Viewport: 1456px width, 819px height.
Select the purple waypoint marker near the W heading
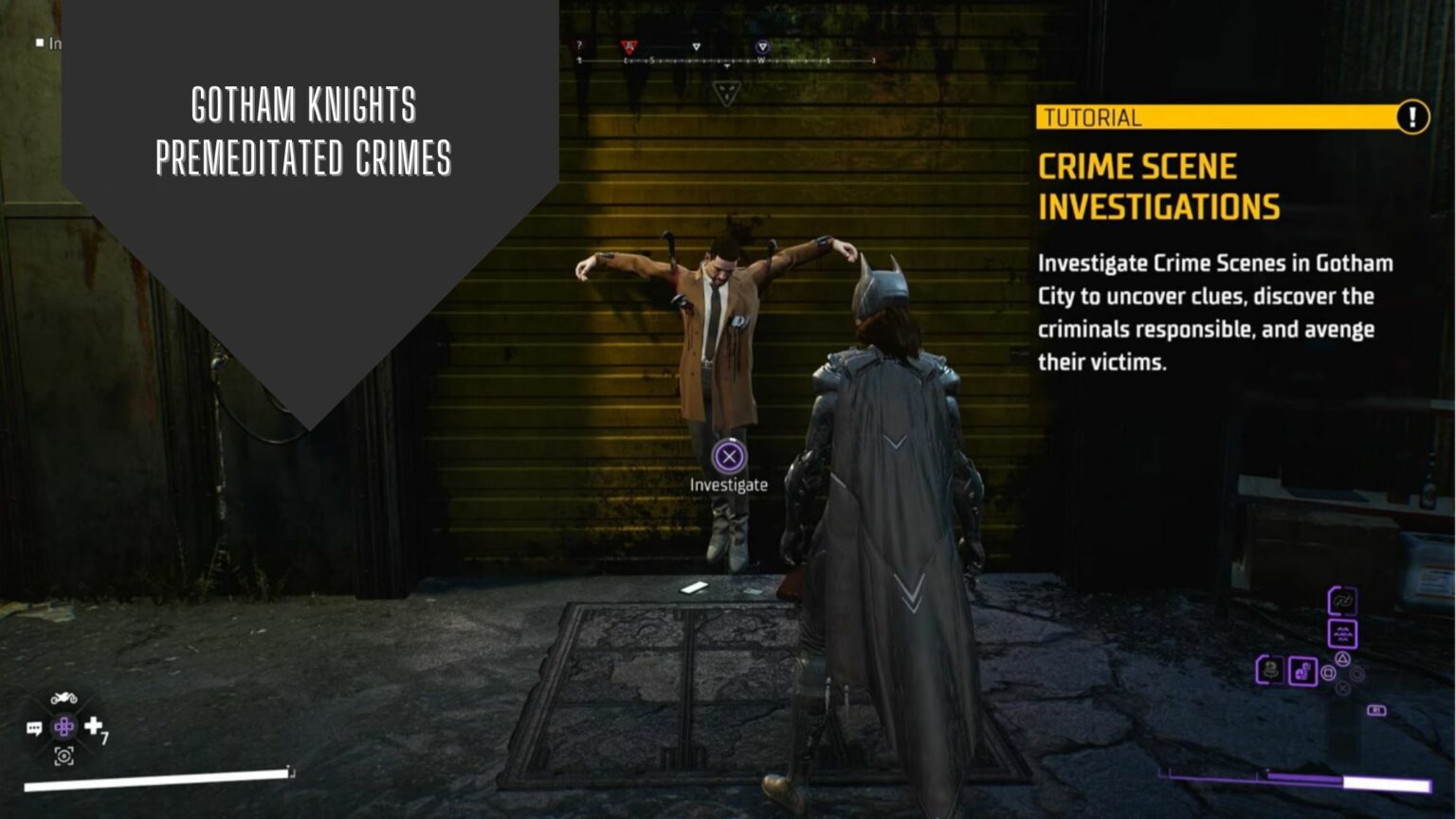point(762,45)
